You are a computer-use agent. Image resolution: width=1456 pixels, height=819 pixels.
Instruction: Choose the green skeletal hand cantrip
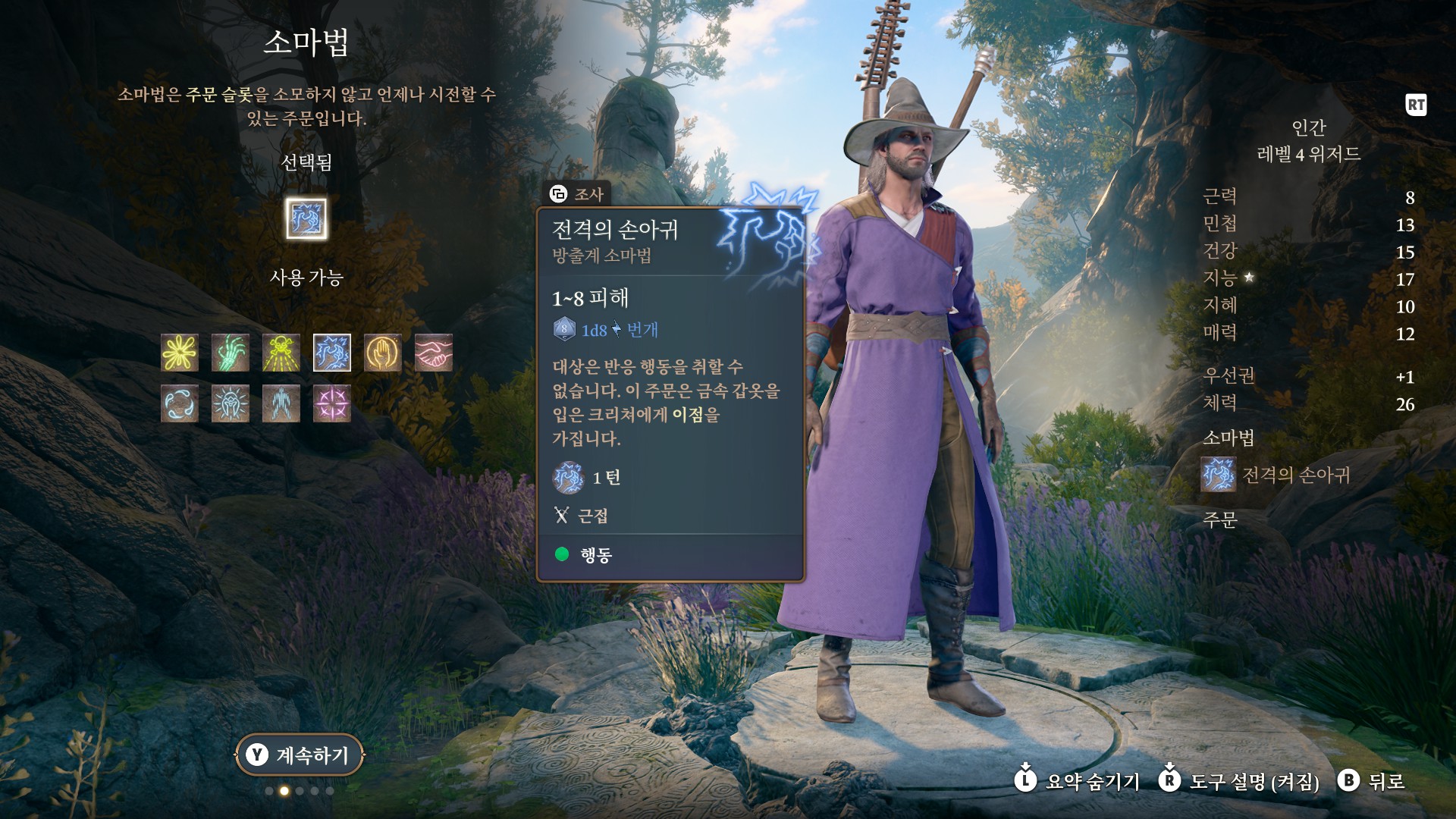click(231, 353)
